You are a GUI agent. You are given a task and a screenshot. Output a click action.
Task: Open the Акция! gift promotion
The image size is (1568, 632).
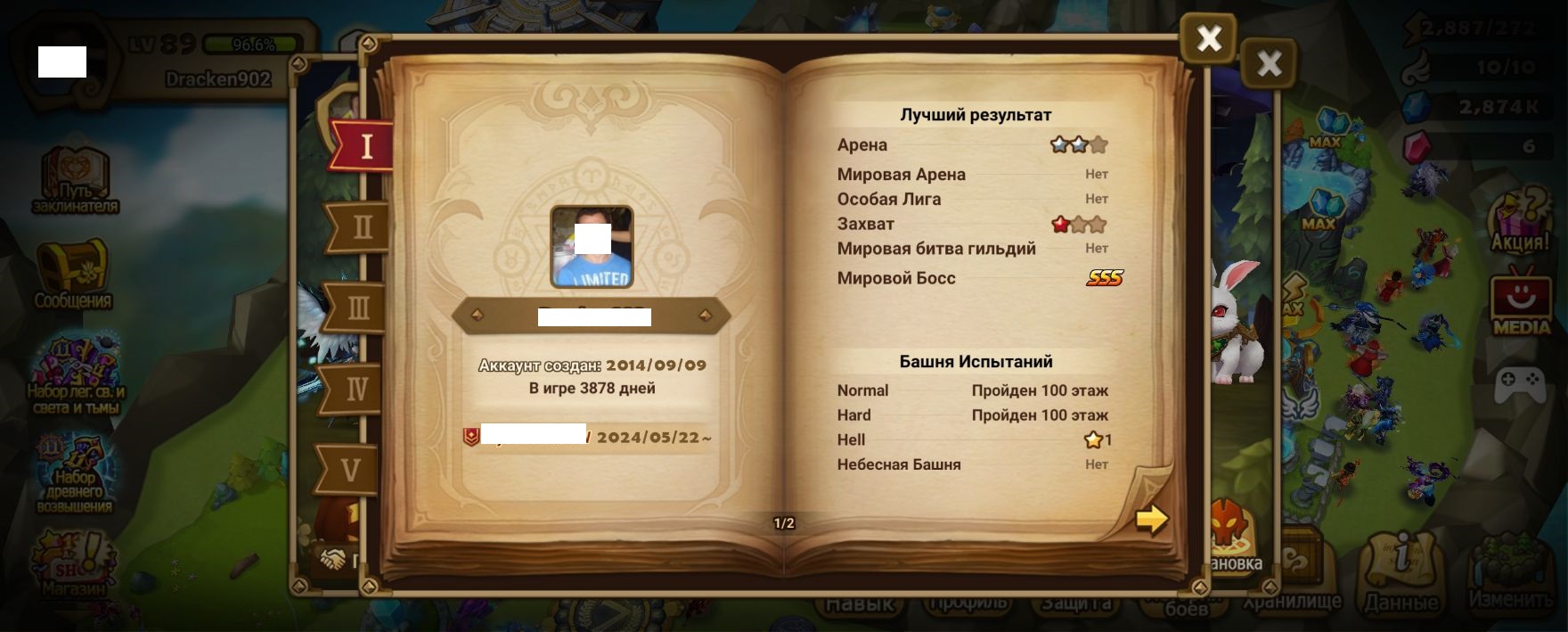tap(1520, 223)
